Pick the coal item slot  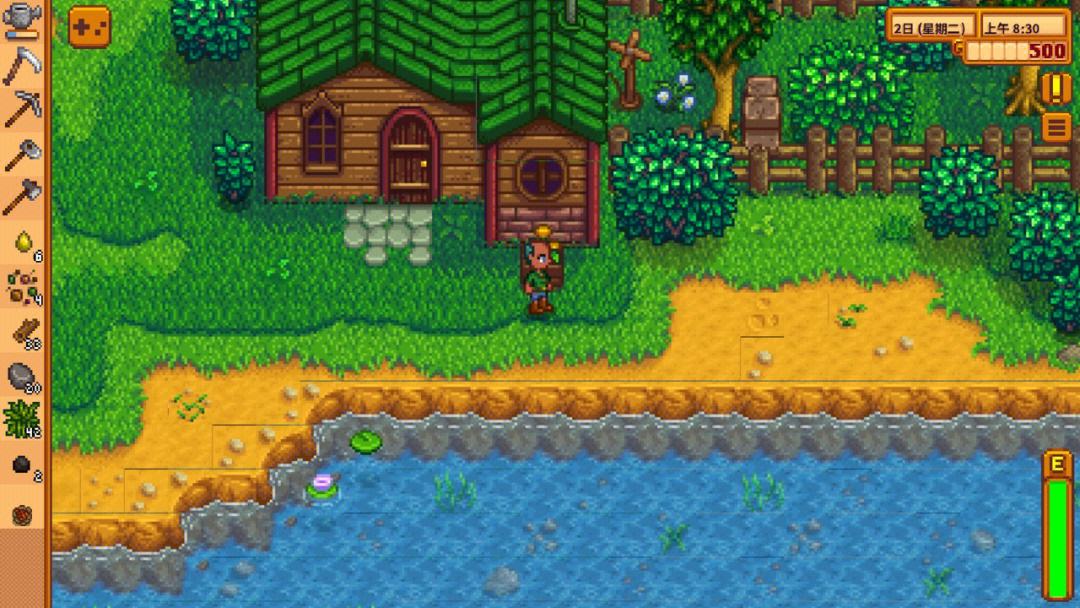coord(22,465)
